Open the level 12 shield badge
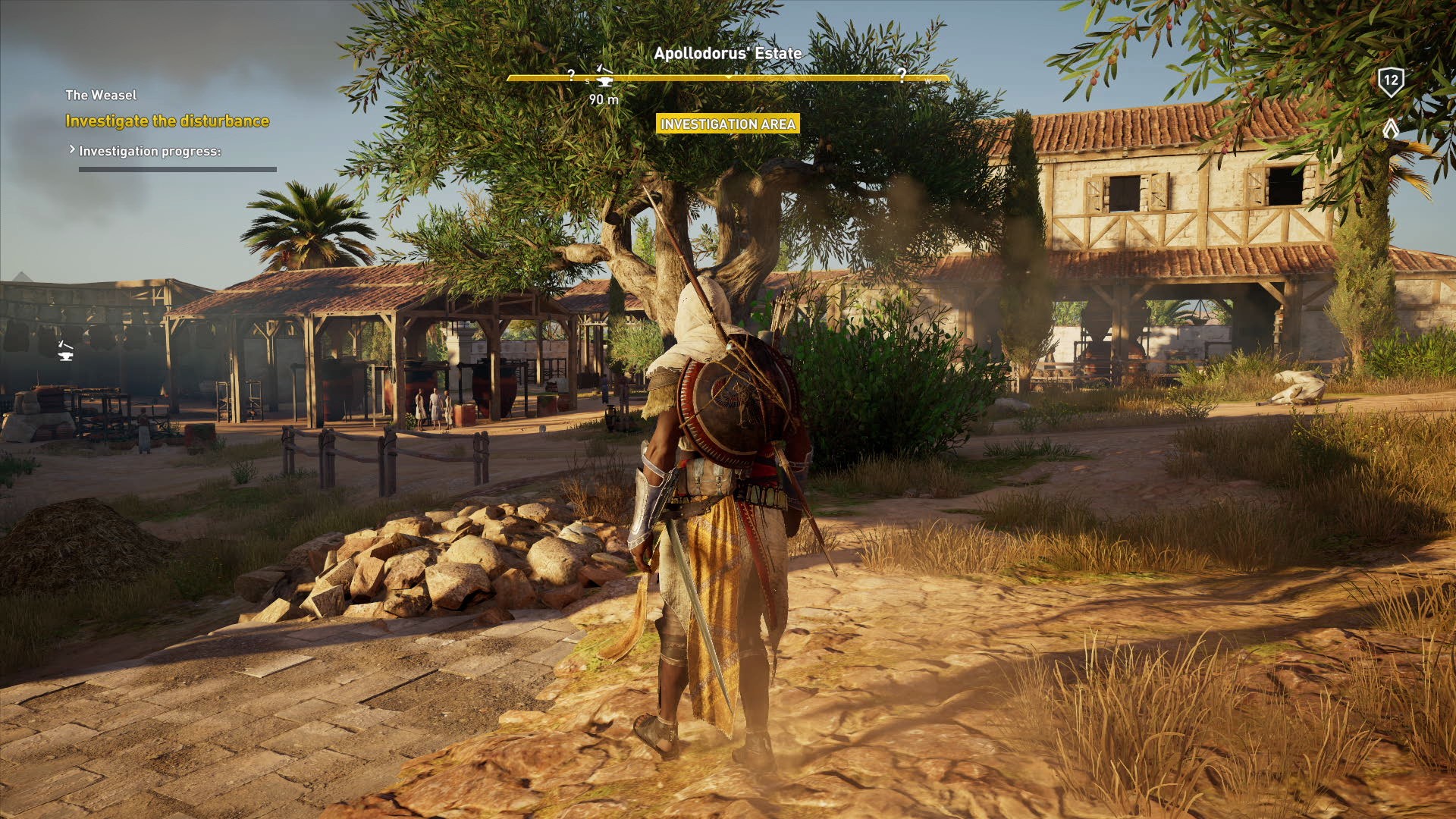The height and width of the screenshot is (819, 1456). pos(1390,81)
